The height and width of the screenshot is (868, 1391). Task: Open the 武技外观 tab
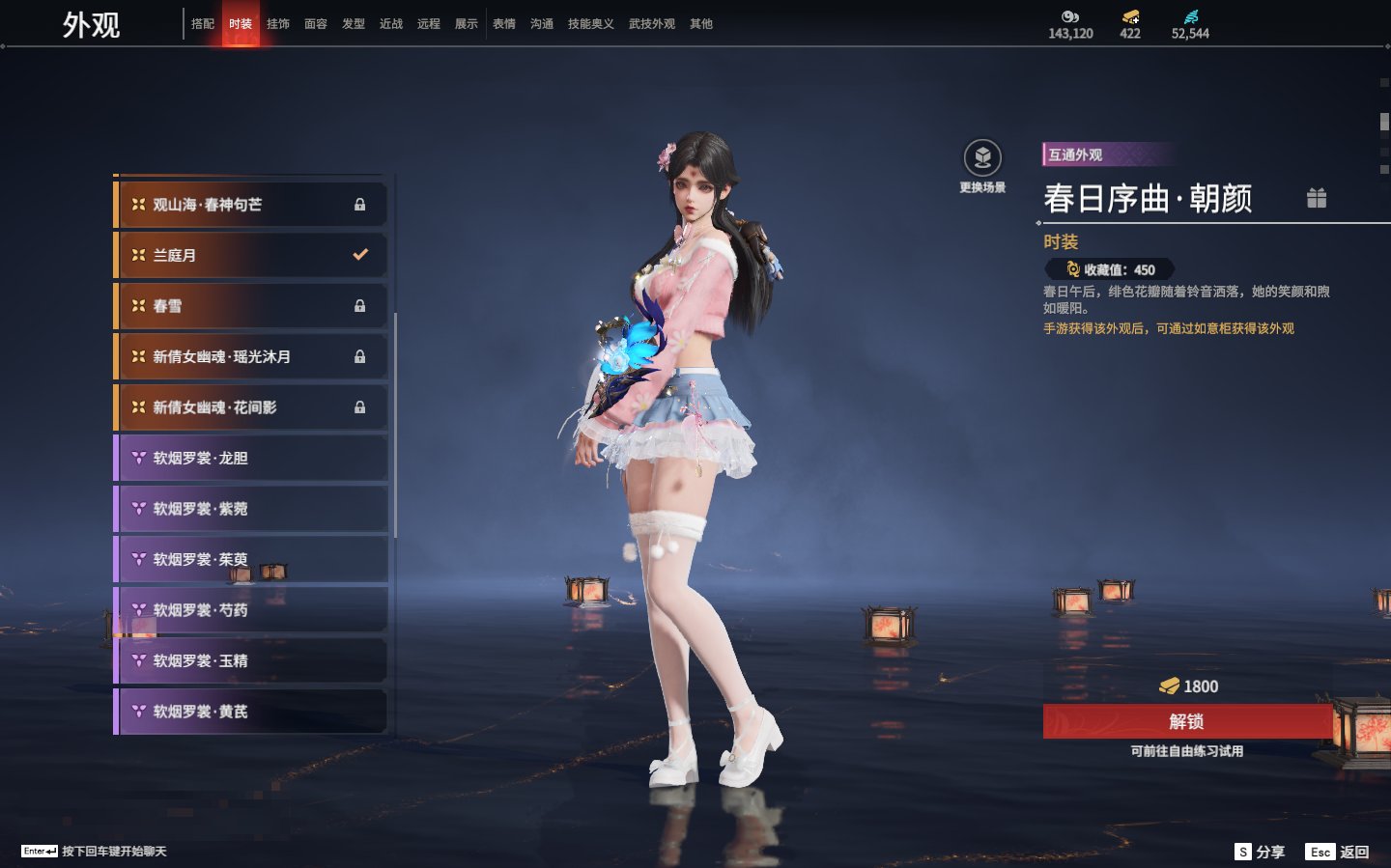pyautogui.click(x=652, y=24)
